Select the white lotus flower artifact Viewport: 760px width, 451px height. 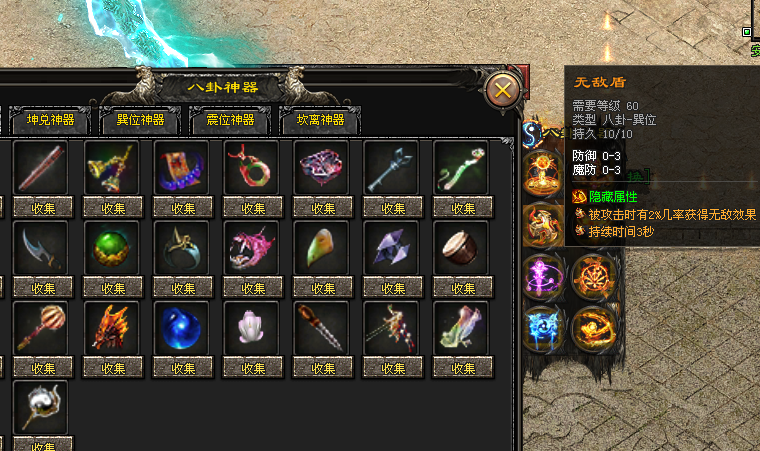(251, 327)
